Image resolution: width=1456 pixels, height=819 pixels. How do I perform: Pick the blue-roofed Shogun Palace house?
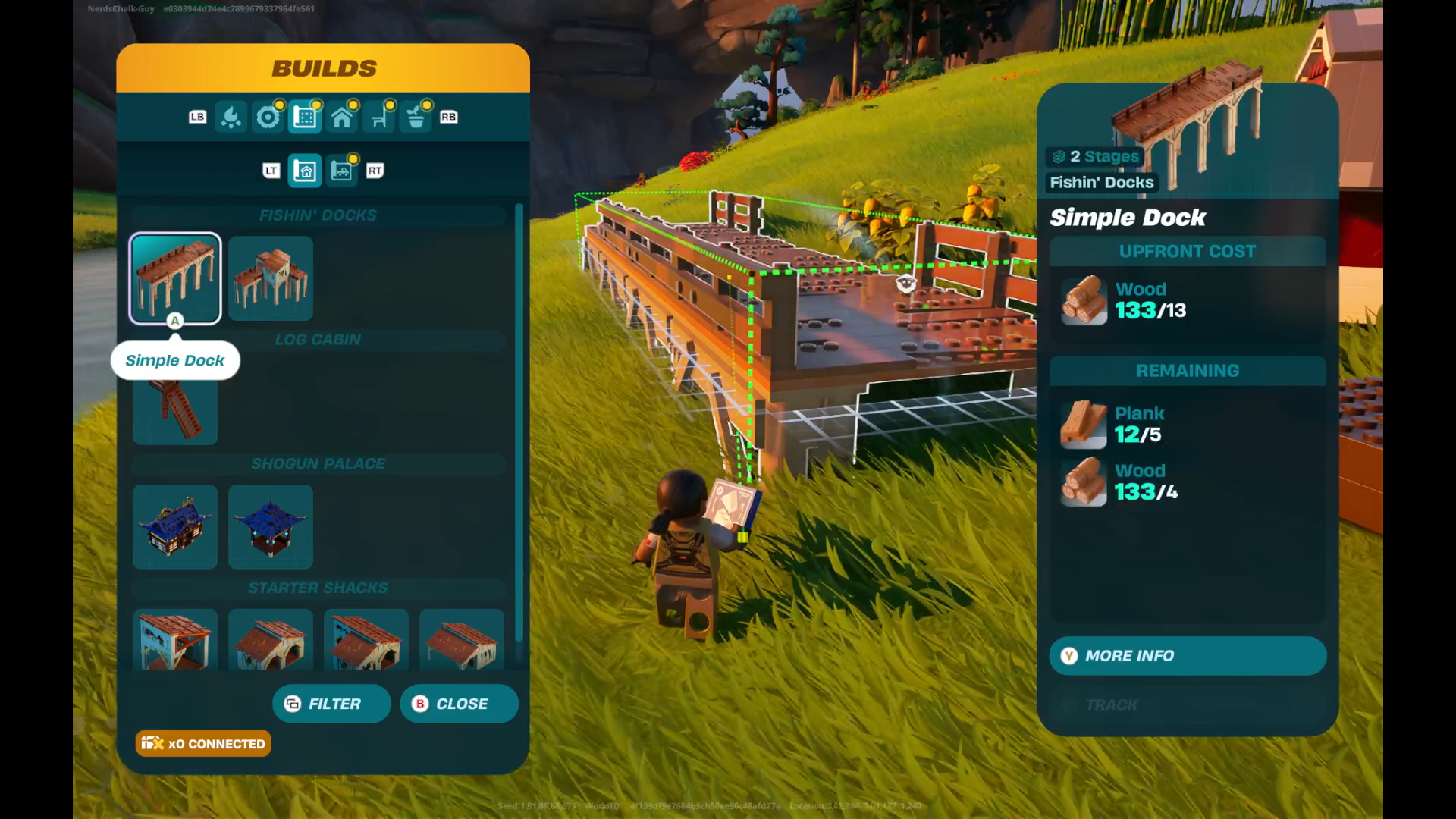tap(175, 527)
